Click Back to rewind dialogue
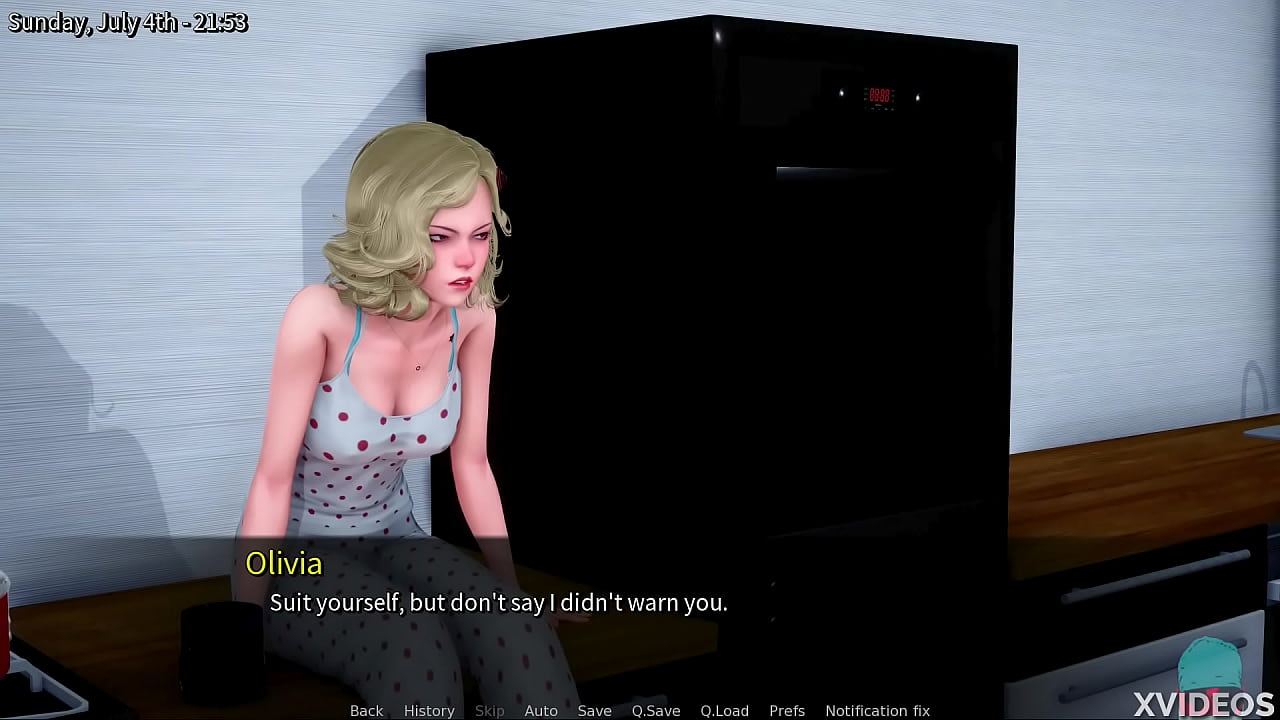 tap(366, 710)
